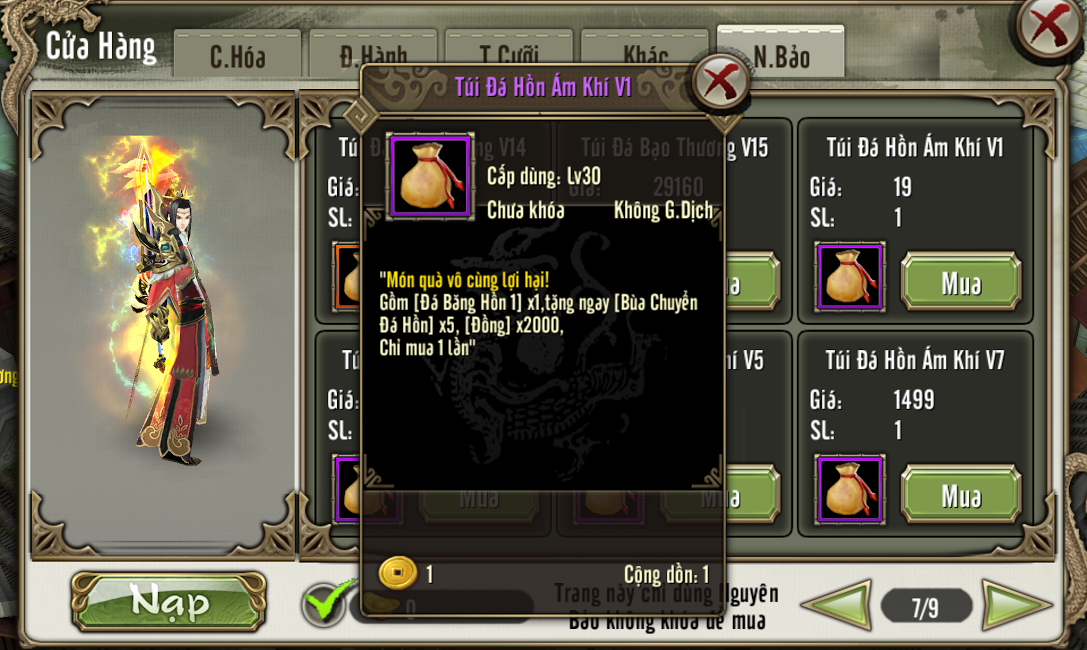Toggle the green checkmark checkbox

326,603
